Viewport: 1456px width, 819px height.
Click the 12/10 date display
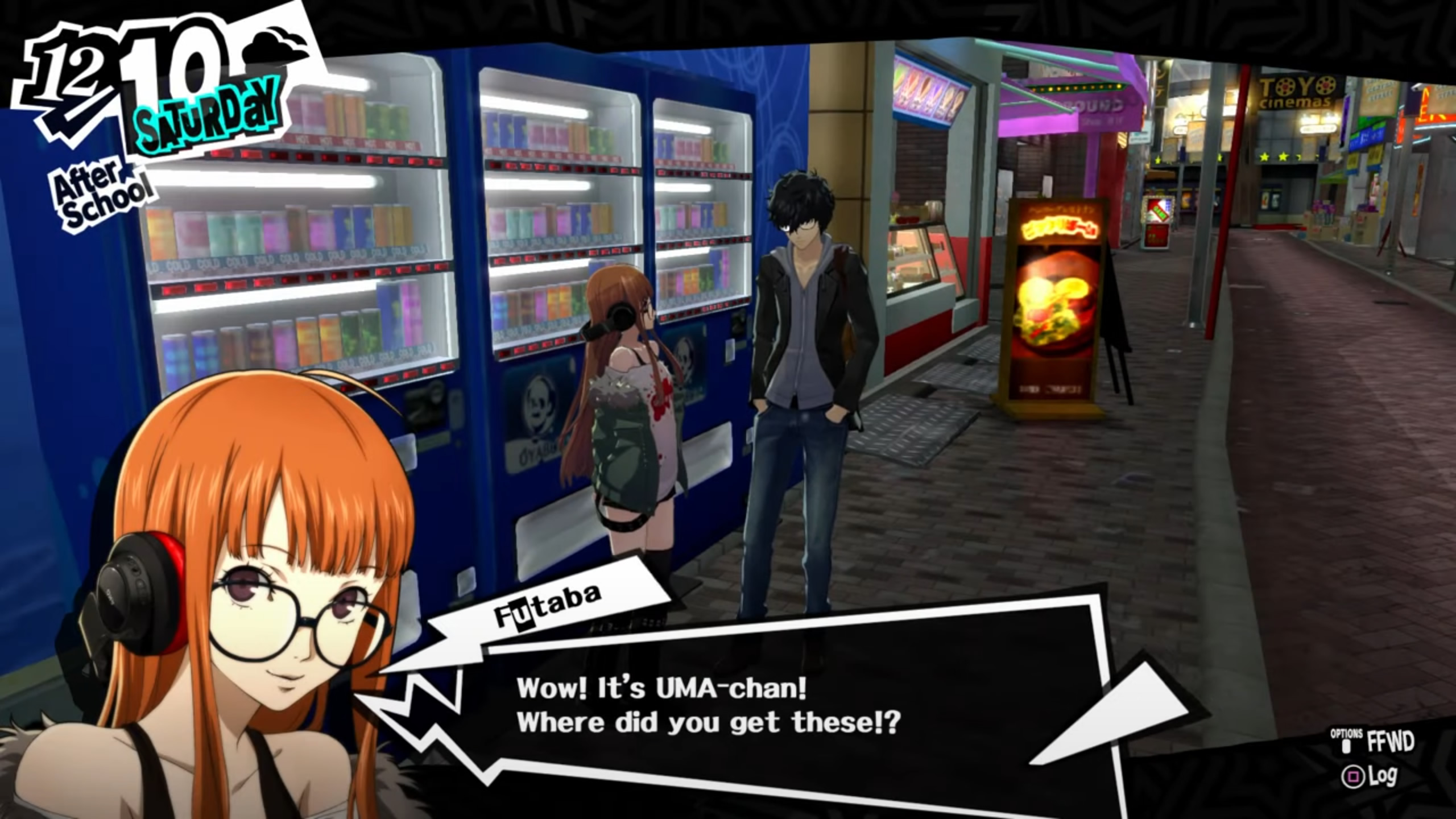tap(114, 65)
